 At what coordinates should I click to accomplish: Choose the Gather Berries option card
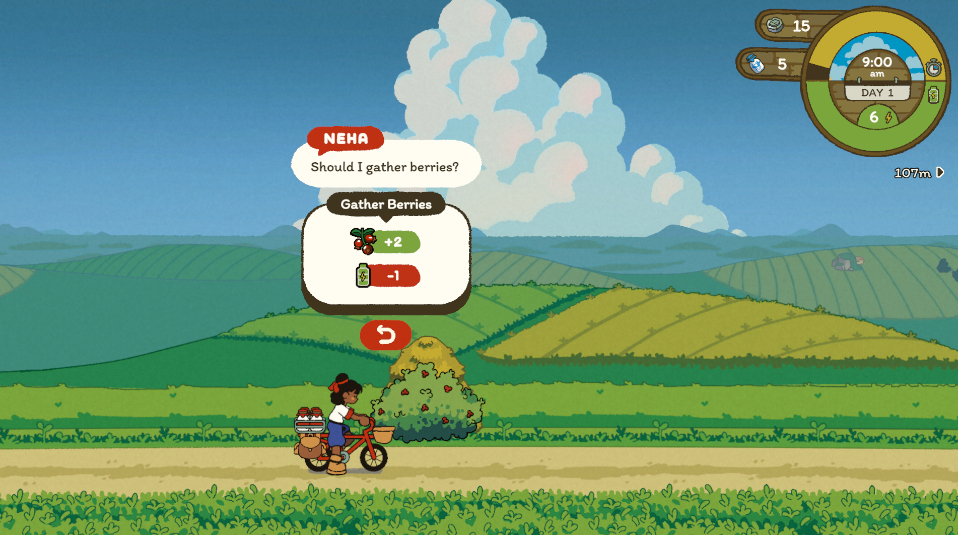[x=386, y=257]
